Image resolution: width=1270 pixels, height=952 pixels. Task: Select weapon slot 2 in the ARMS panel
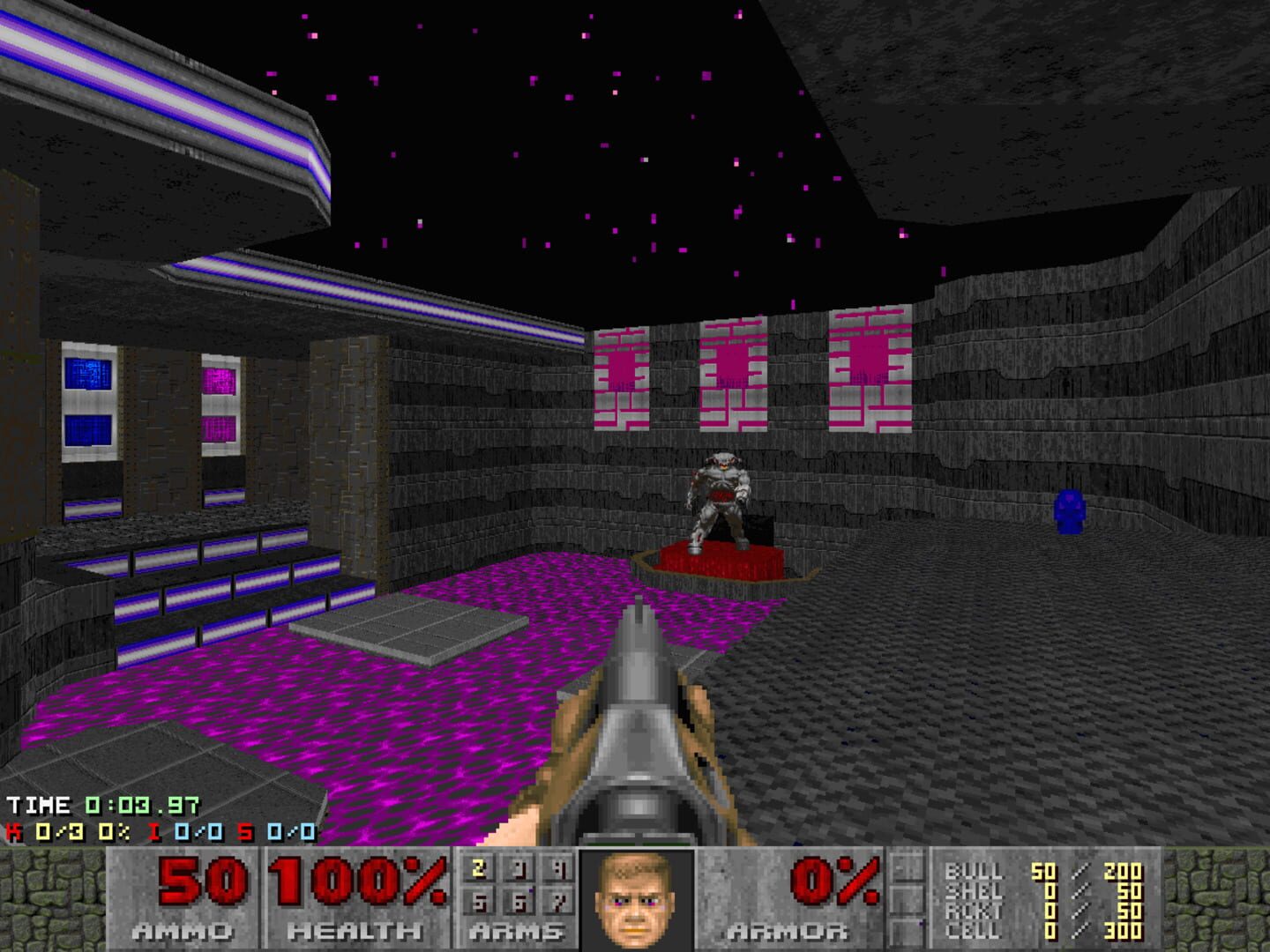[477, 869]
